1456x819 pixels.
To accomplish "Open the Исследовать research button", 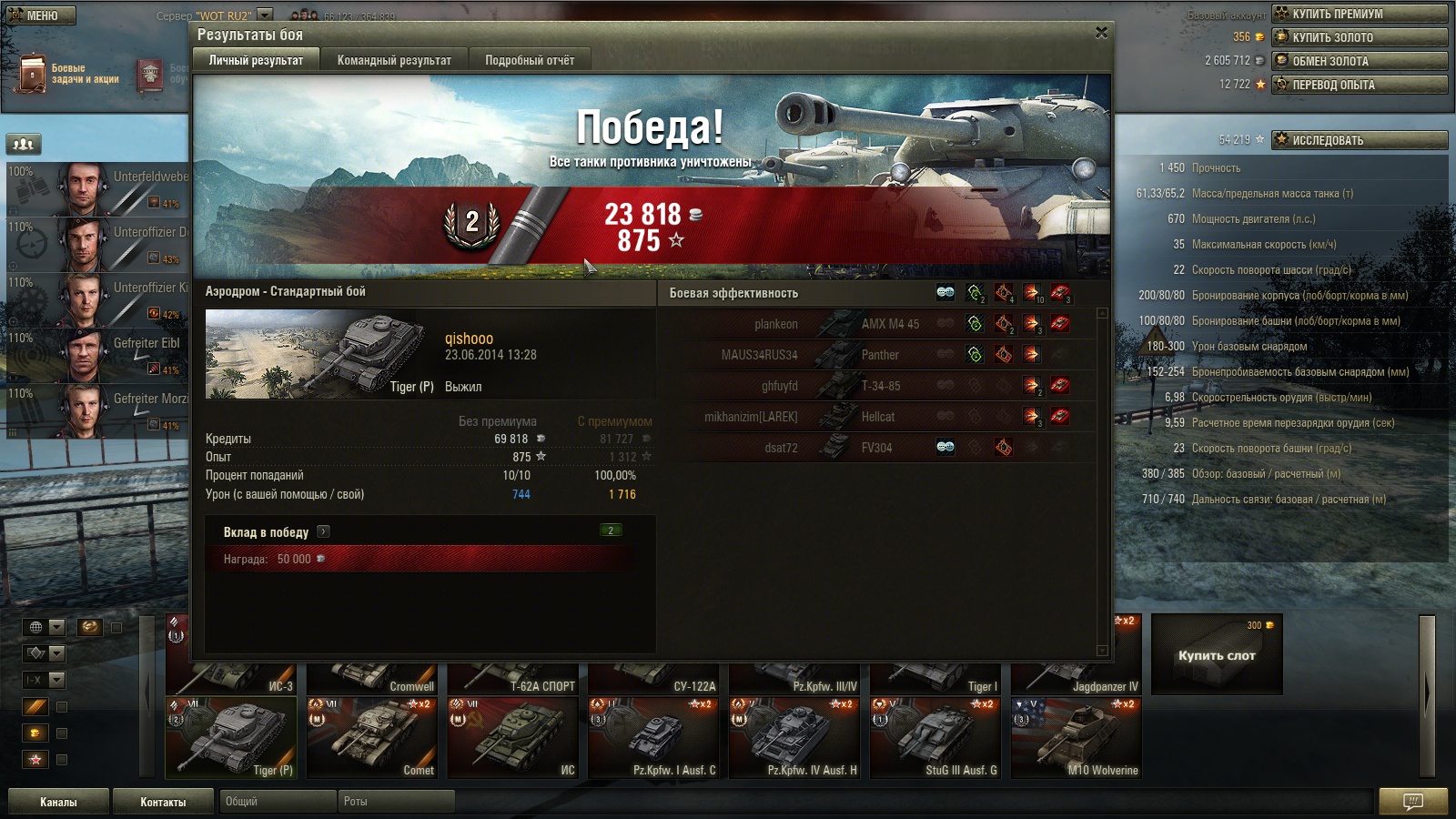I will [x=1359, y=140].
